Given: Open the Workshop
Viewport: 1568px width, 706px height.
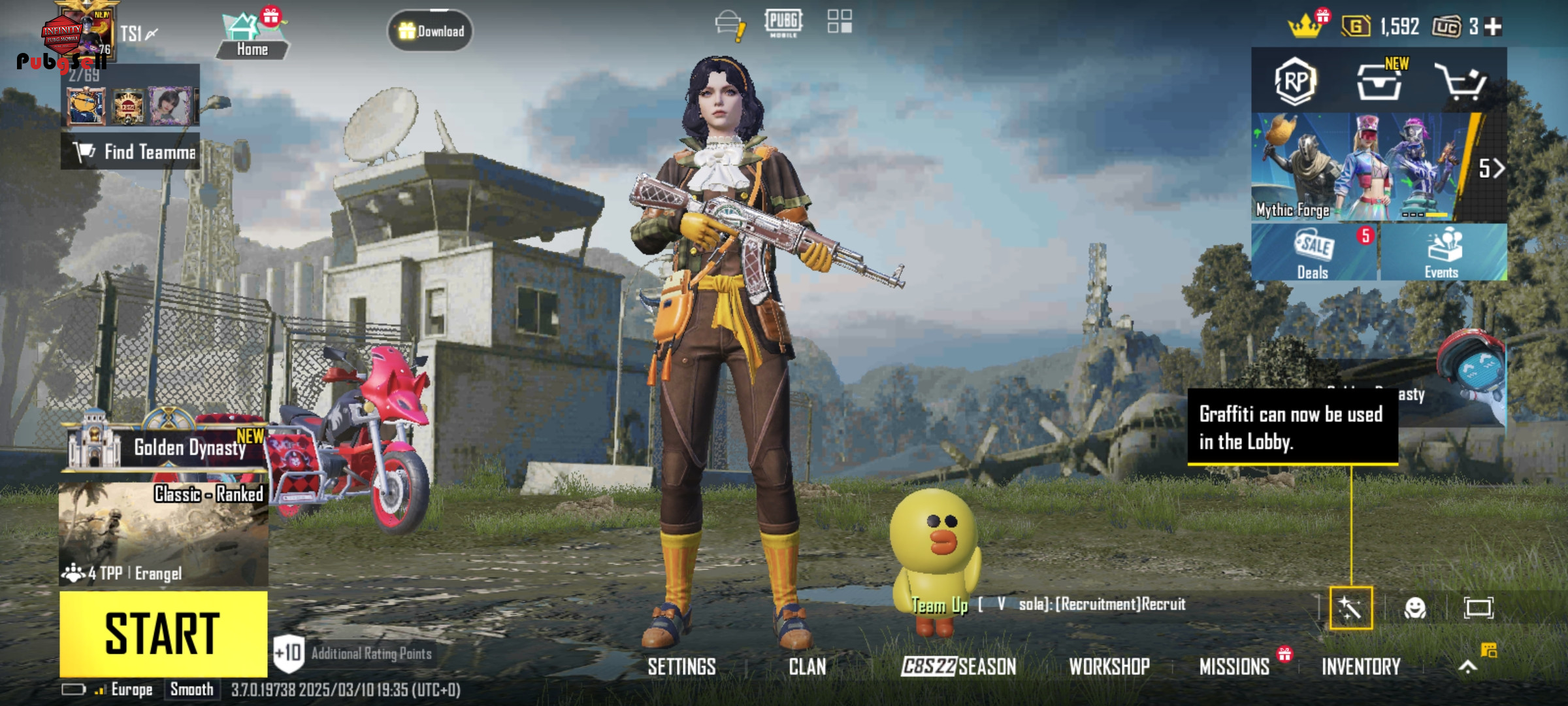Looking at the screenshot, I should pos(1109,667).
